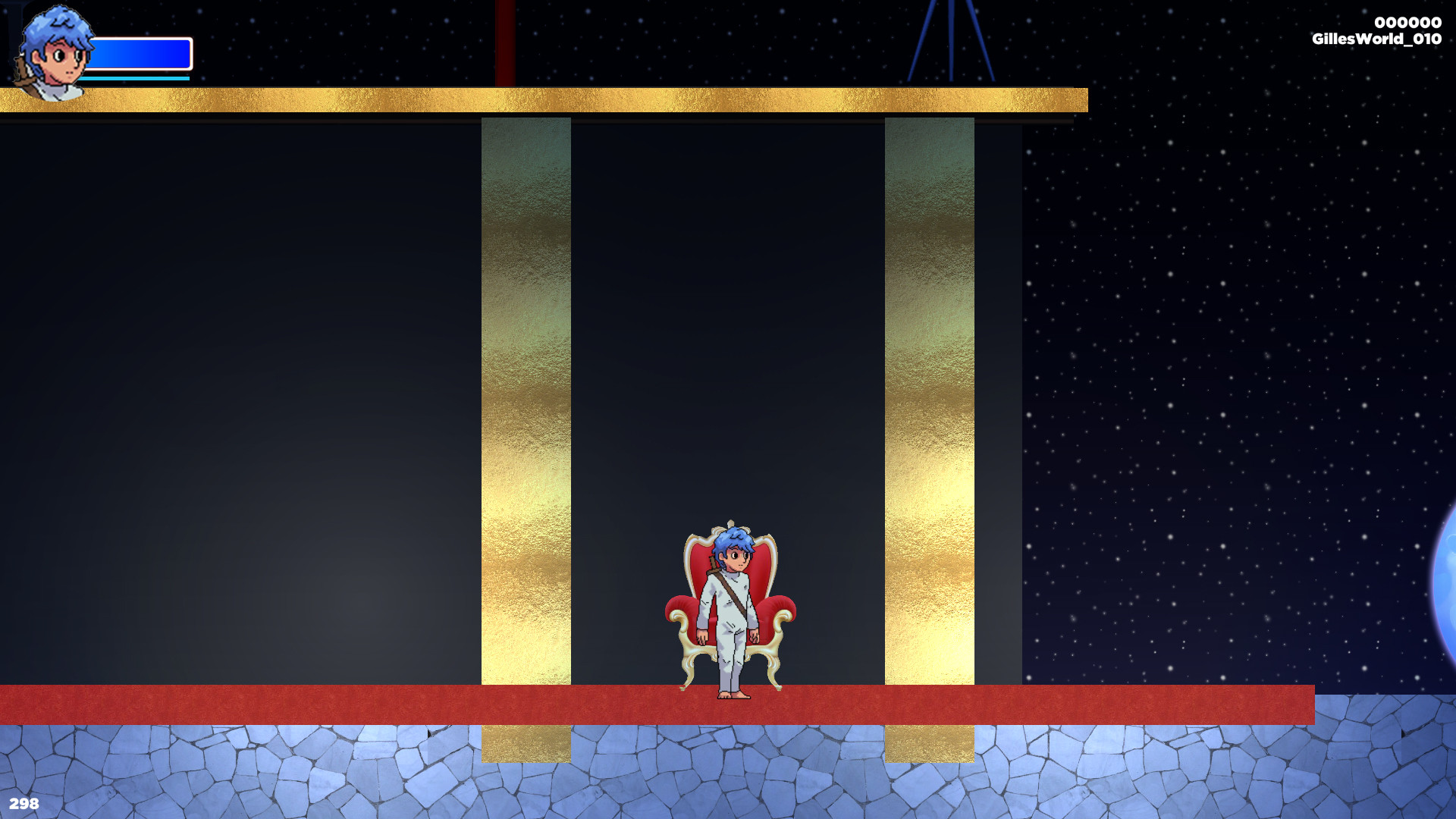This screenshot has width=1456, height=819.
Task: Click the golden pillar right of the throne
Action: [929, 417]
